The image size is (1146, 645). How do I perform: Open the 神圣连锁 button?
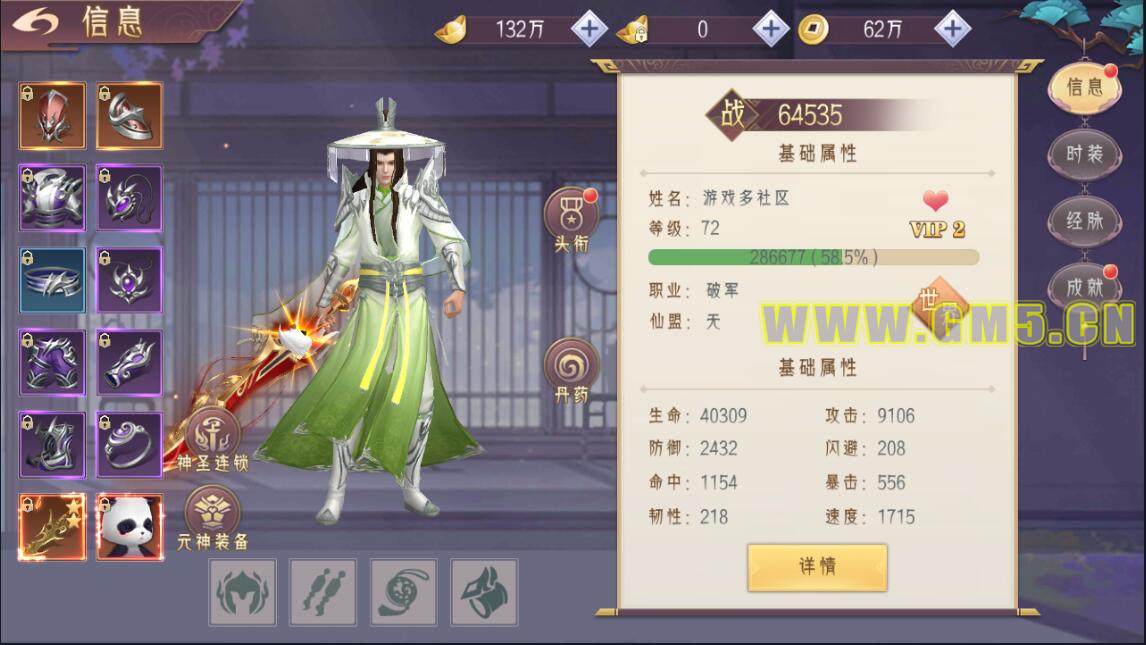click(x=212, y=438)
